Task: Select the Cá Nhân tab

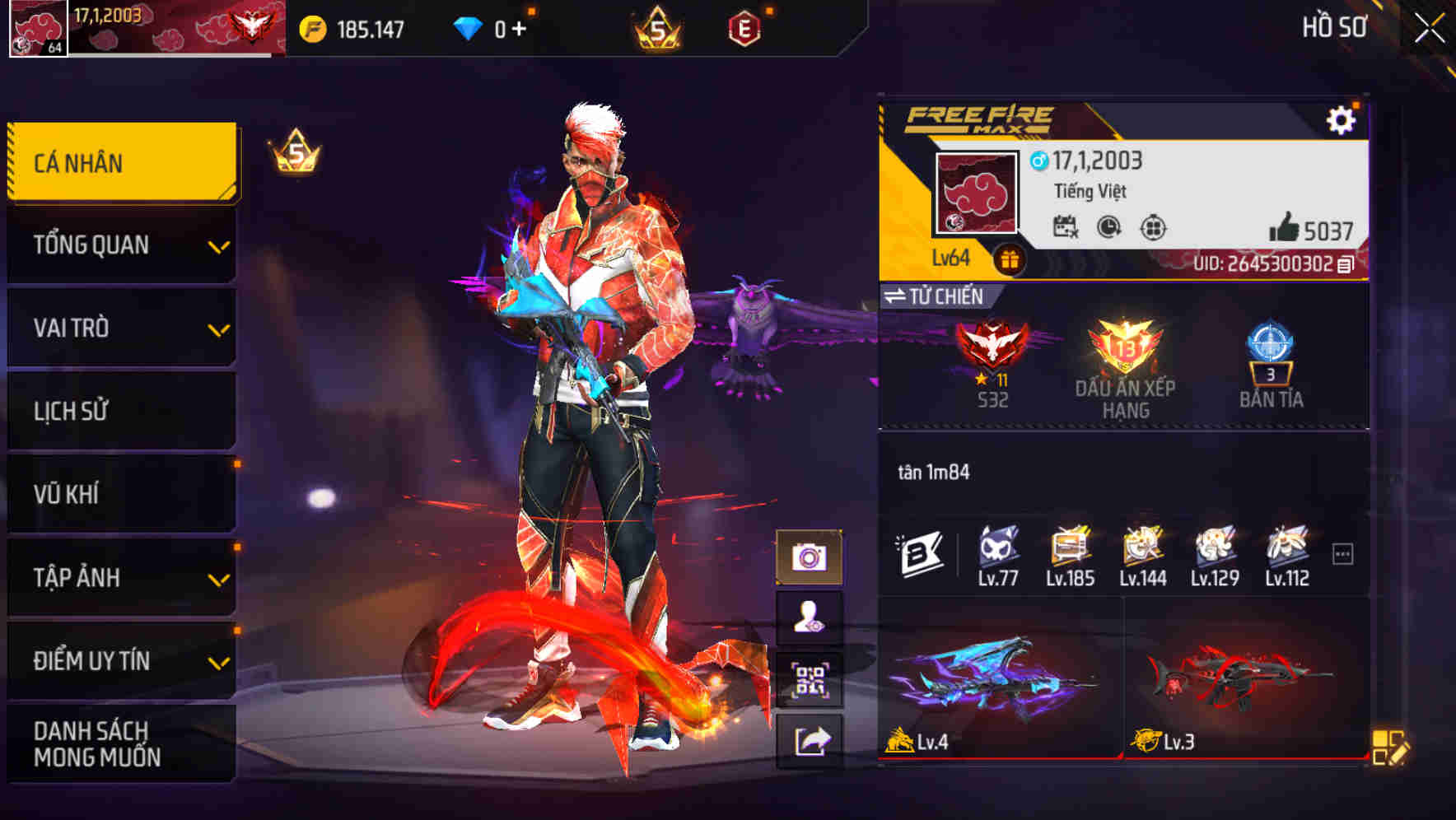Action: [x=120, y=162]
